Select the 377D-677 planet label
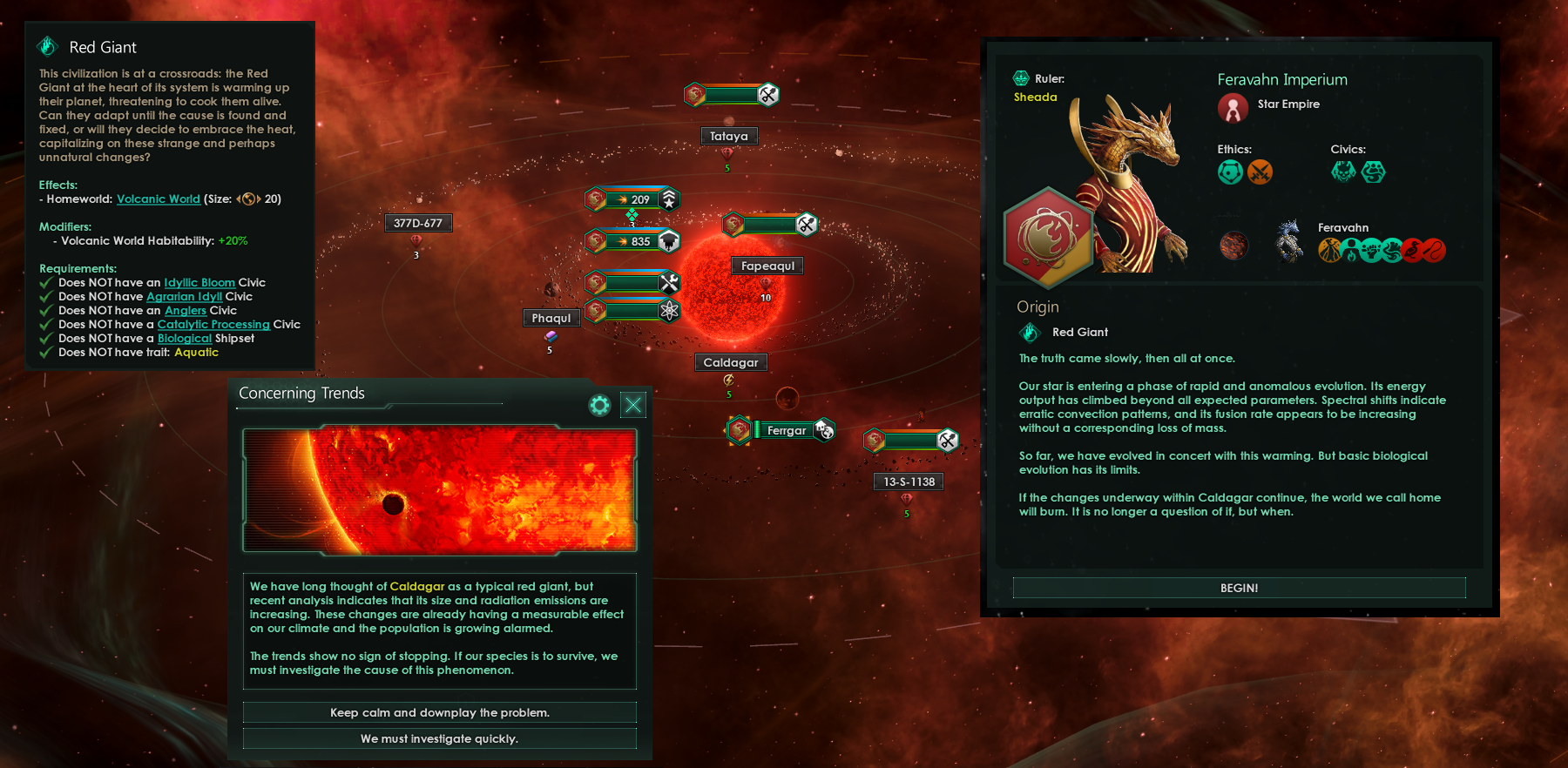The image size is (1568, 768). pos(417,223)
